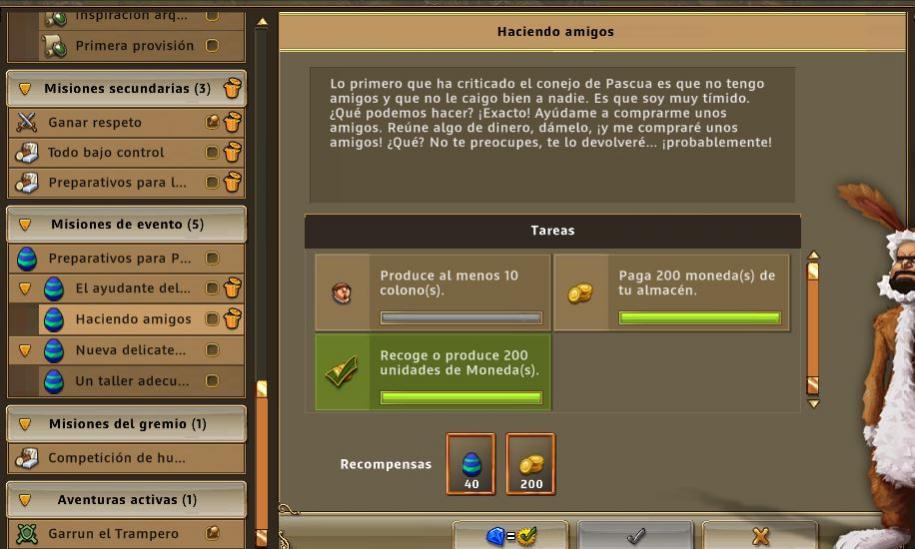Close the quest window with the X button
The image size is (915, 549).
coord(760,536)
